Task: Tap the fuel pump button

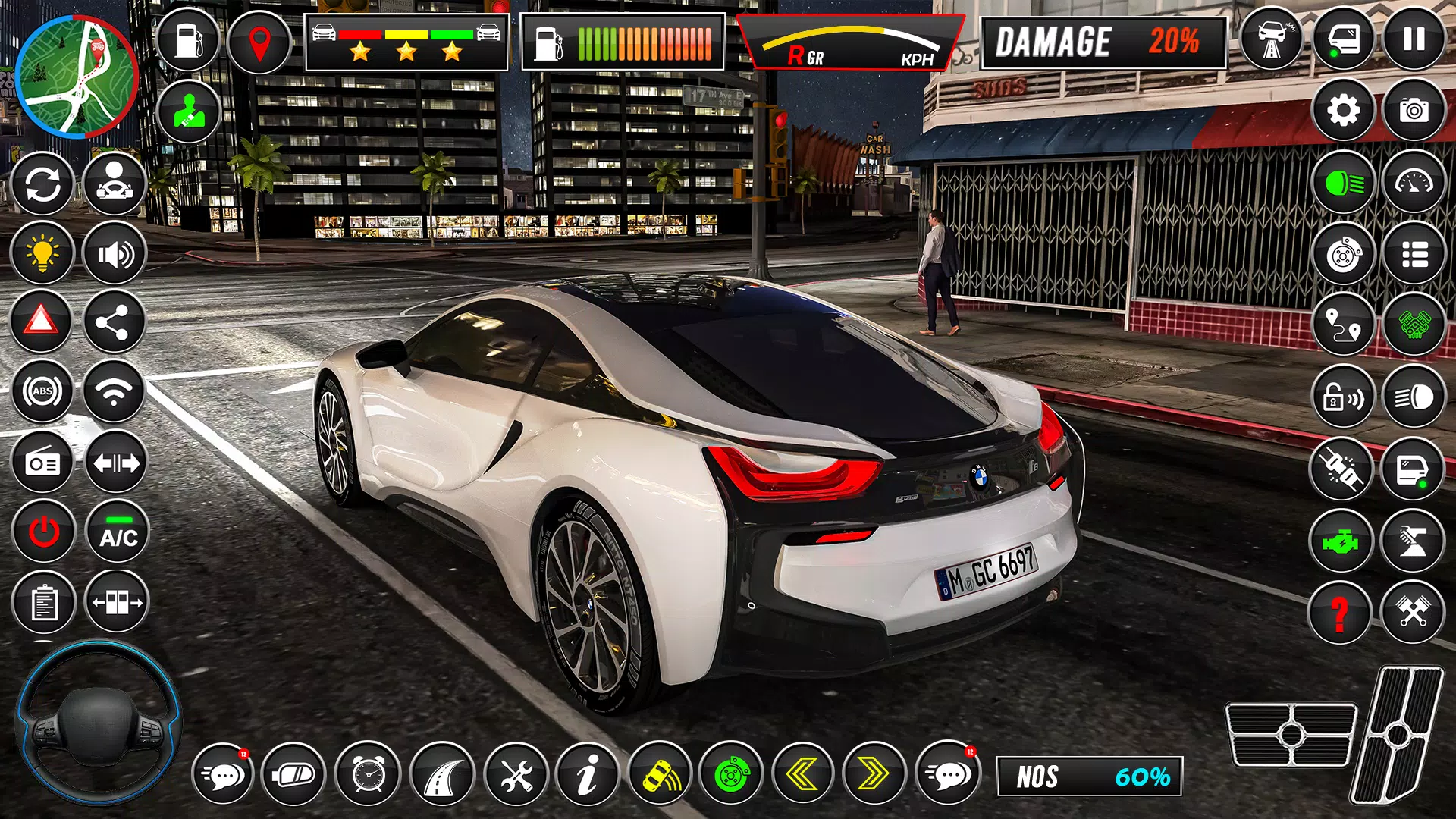Action: point(188,41)
